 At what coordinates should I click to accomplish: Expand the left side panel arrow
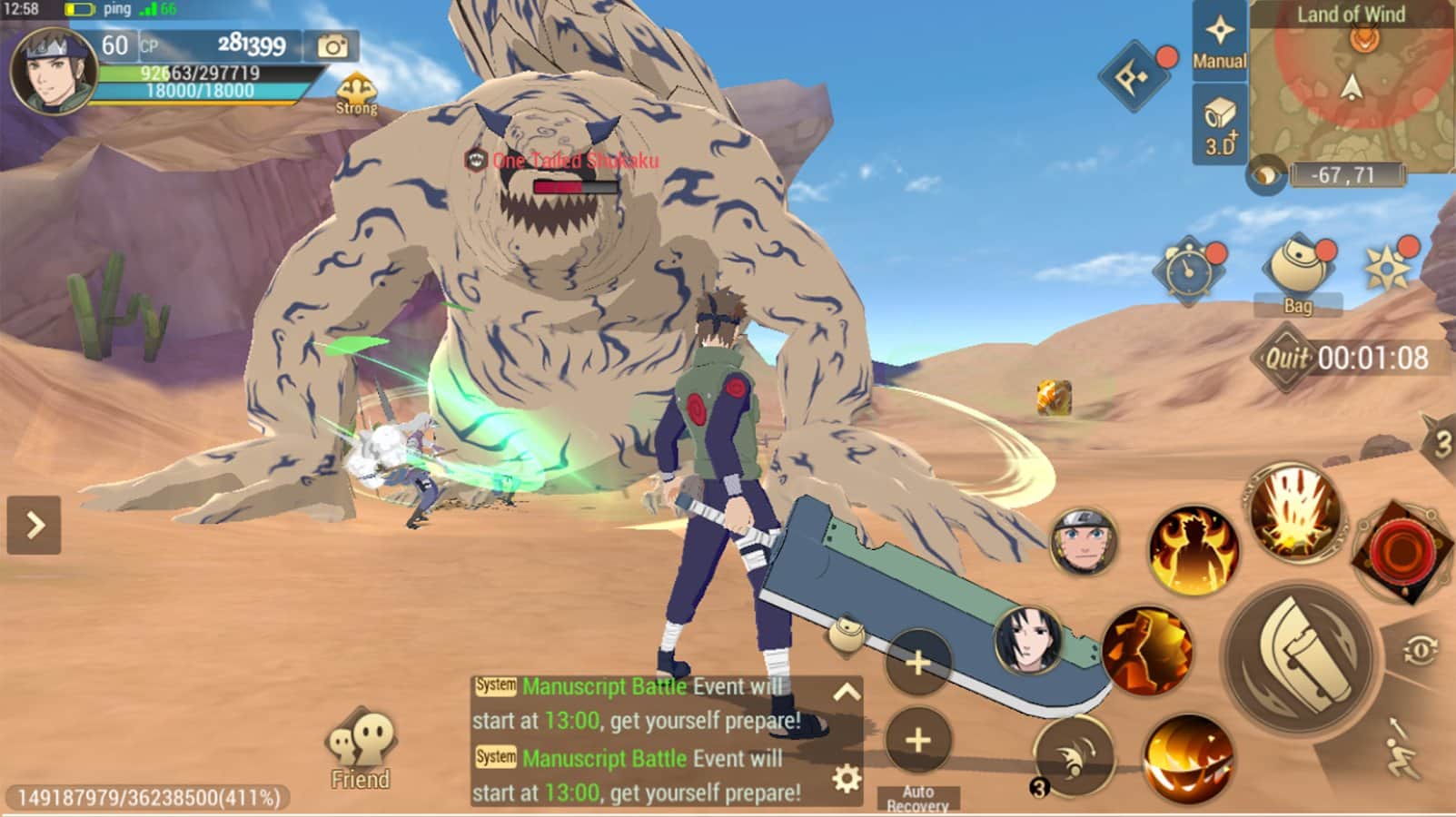35,525
